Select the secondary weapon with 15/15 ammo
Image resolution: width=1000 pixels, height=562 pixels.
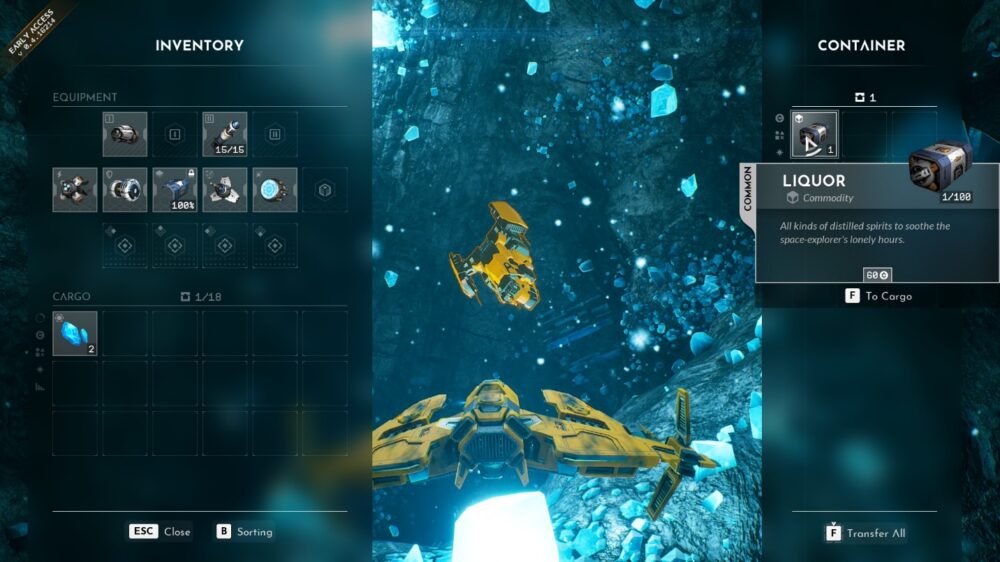pyautogui.click(x=225, y=134)
